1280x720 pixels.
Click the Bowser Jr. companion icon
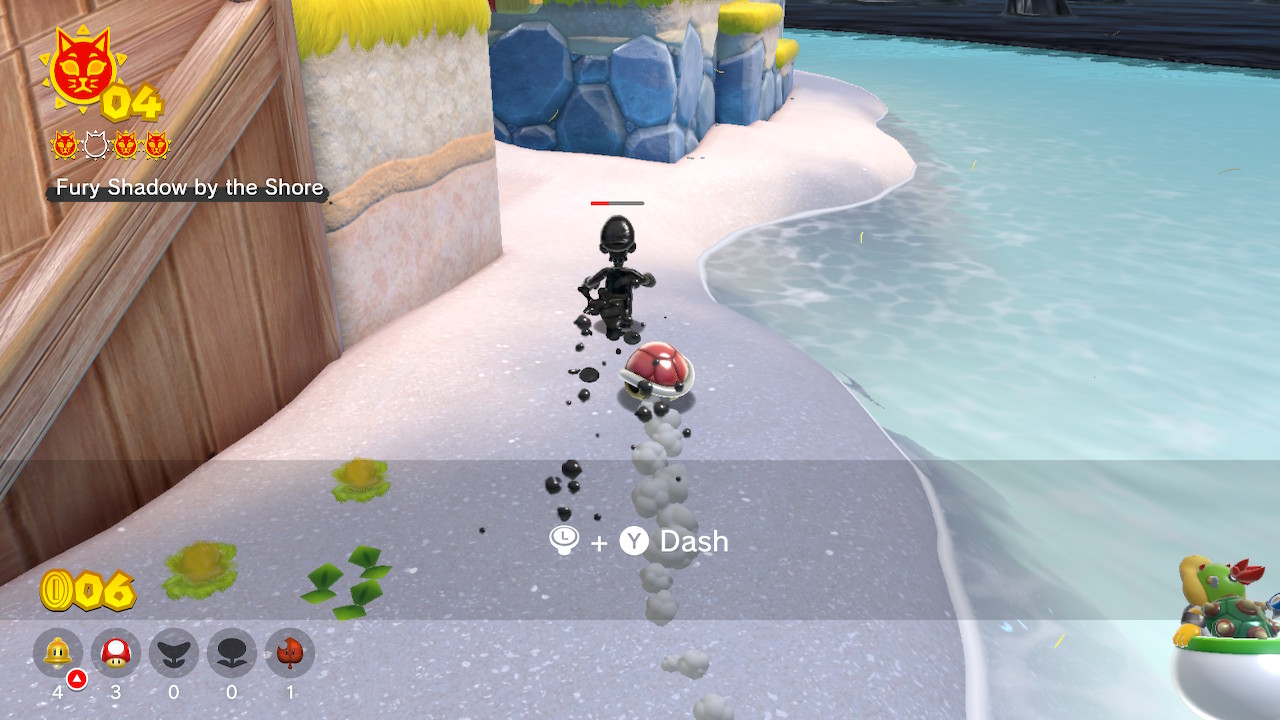click(1225, 610)
